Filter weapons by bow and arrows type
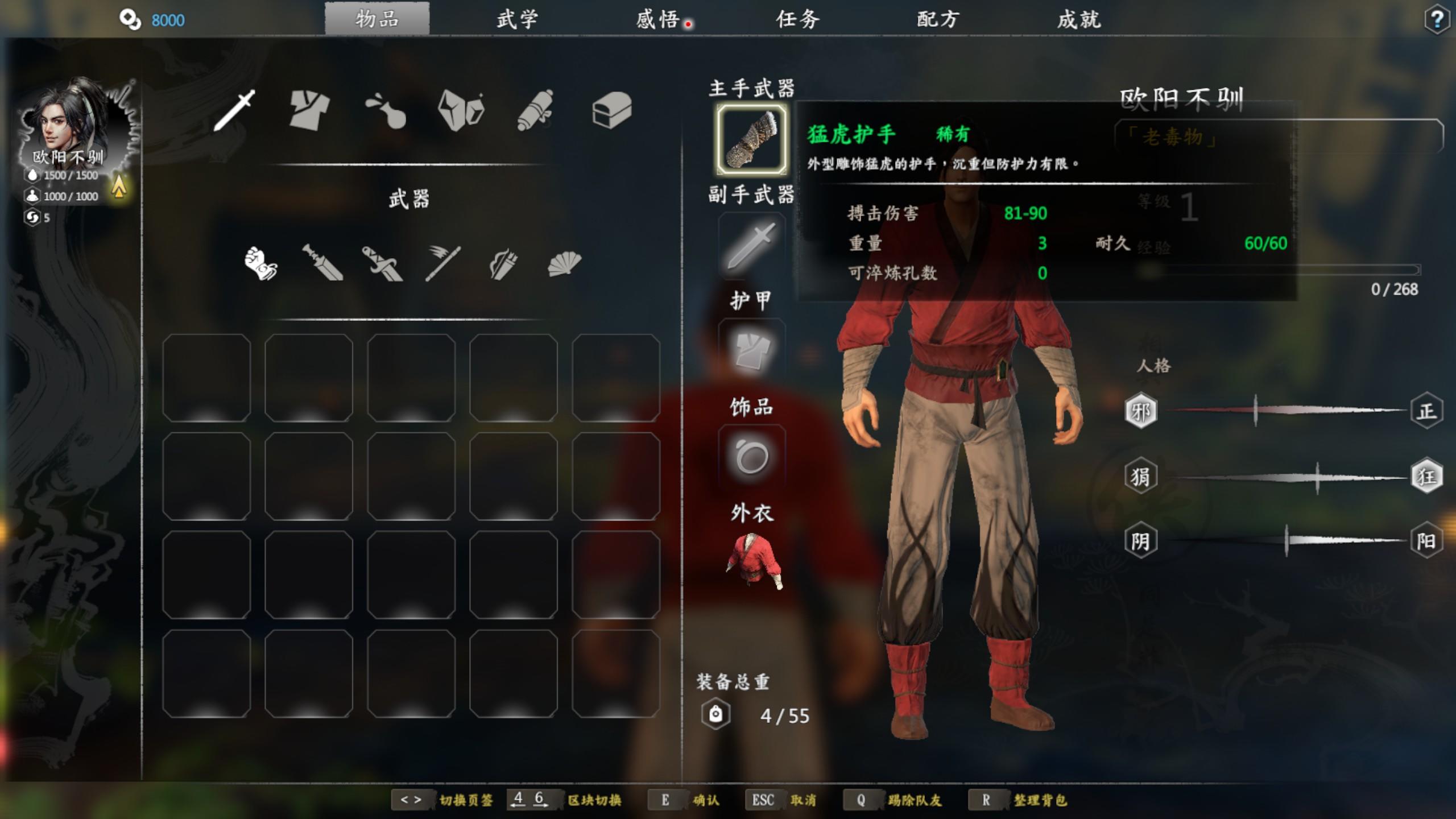Viewport: 1456px width, 819px height. coord(503,264)
